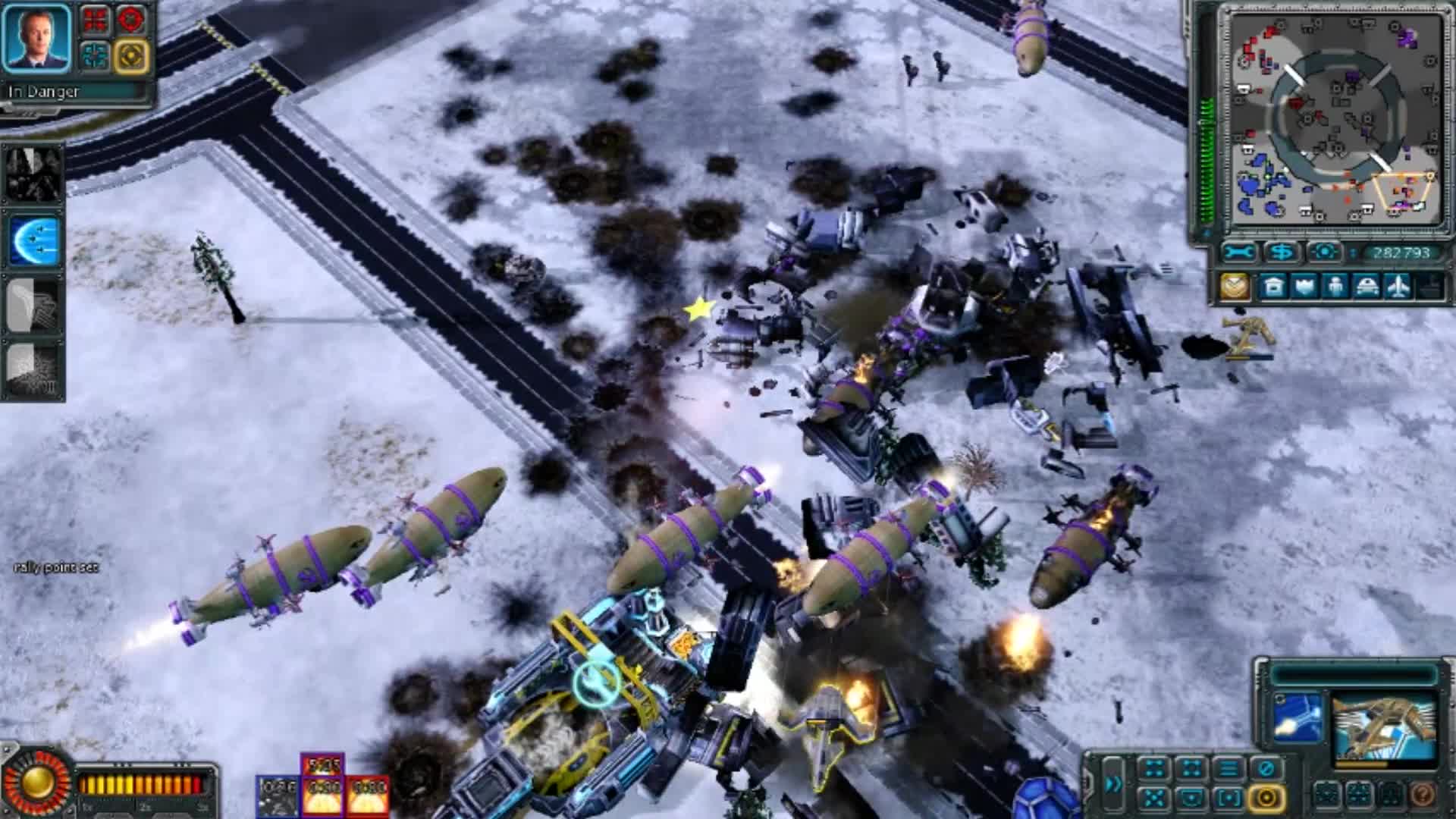The width and height of the screenshot is (1456, 819).
Task: Activate the Sell structure tool
Action: point(1282,252)
